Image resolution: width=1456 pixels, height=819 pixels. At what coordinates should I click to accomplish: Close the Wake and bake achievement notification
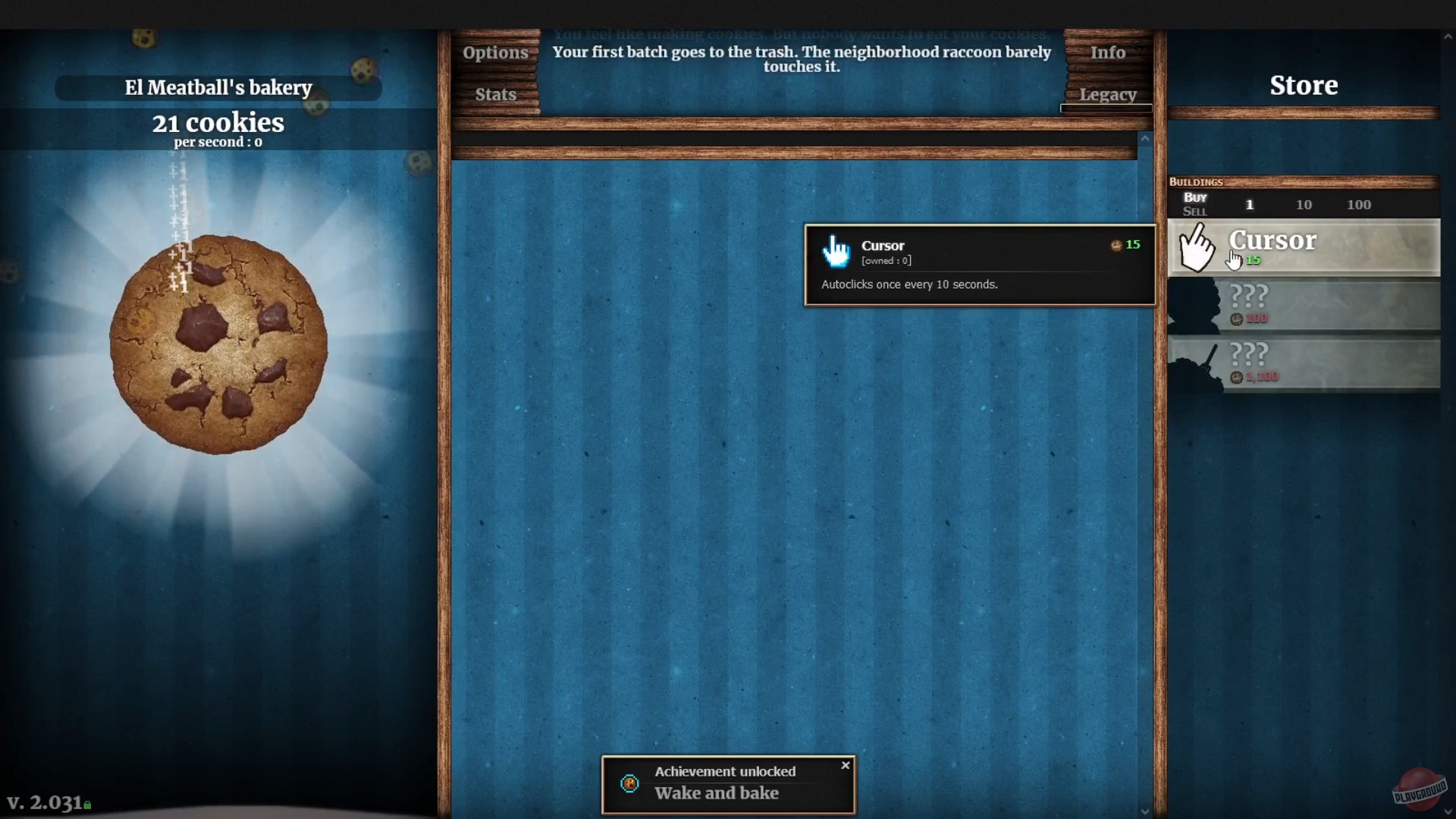tap(845, 765)
